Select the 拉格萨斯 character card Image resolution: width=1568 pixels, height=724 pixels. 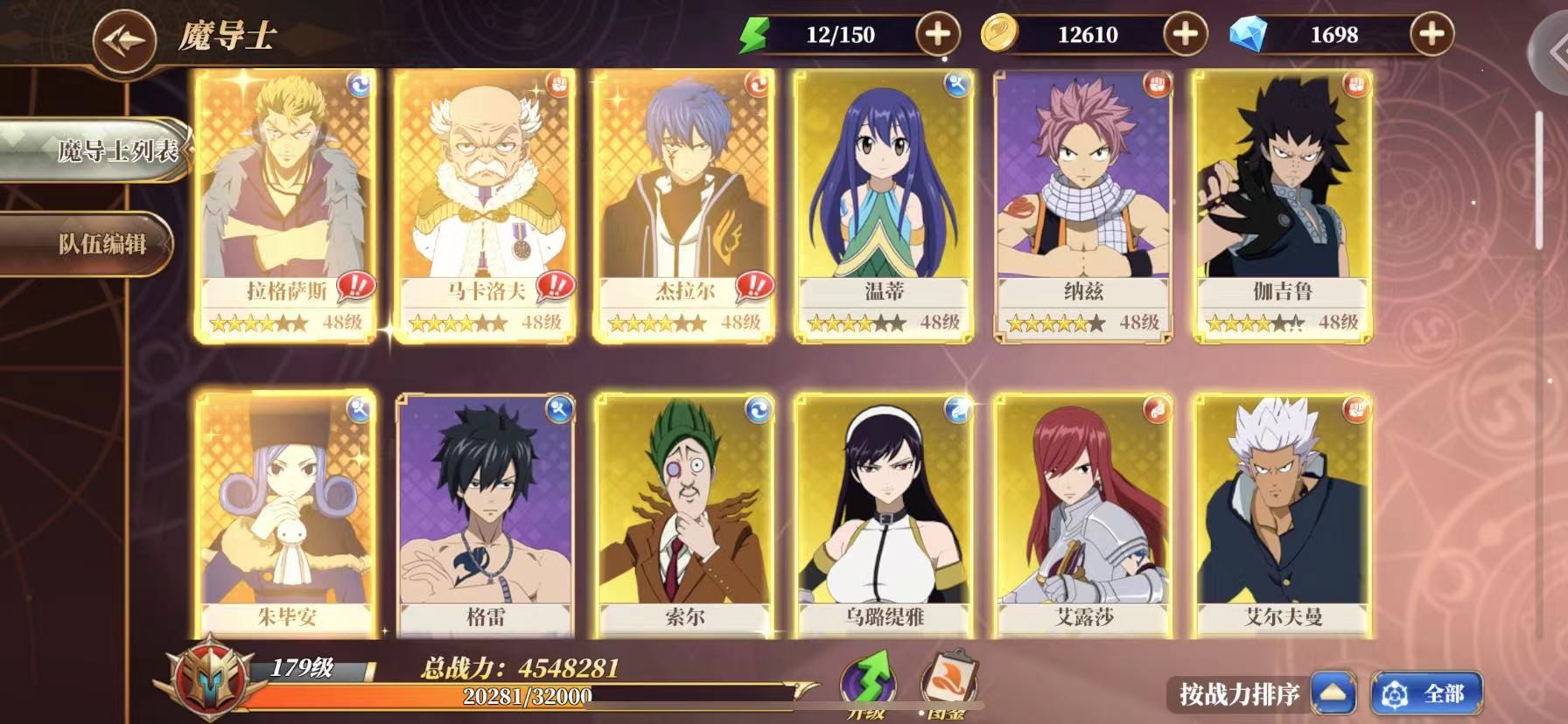tap(286, 205)
